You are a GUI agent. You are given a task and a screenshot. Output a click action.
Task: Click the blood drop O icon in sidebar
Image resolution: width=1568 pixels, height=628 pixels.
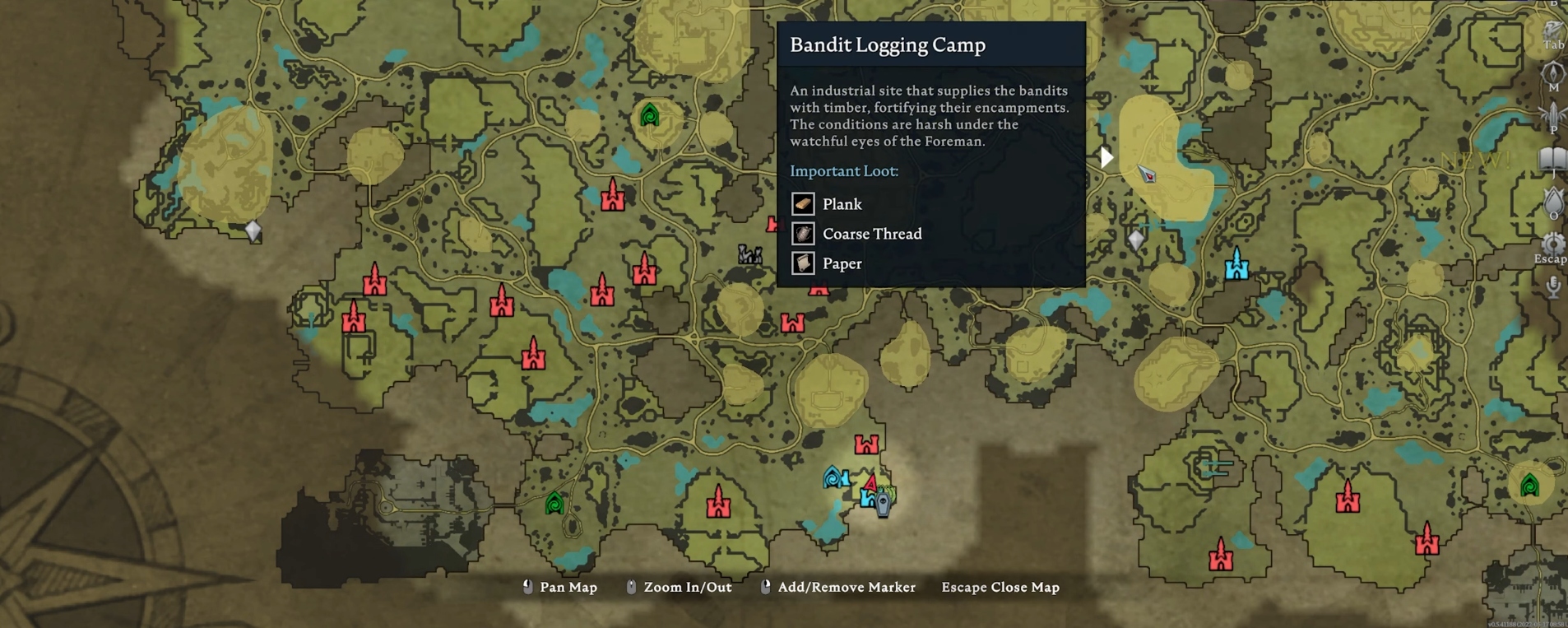1552,200
